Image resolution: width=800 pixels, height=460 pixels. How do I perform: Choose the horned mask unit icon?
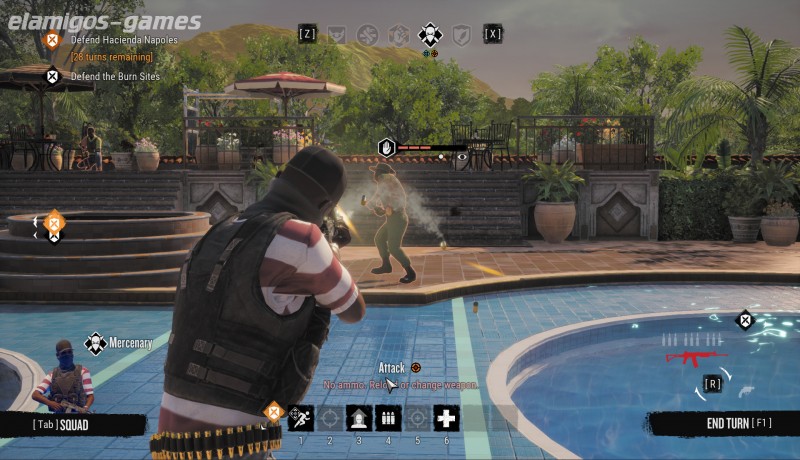[x=337, y=35]
